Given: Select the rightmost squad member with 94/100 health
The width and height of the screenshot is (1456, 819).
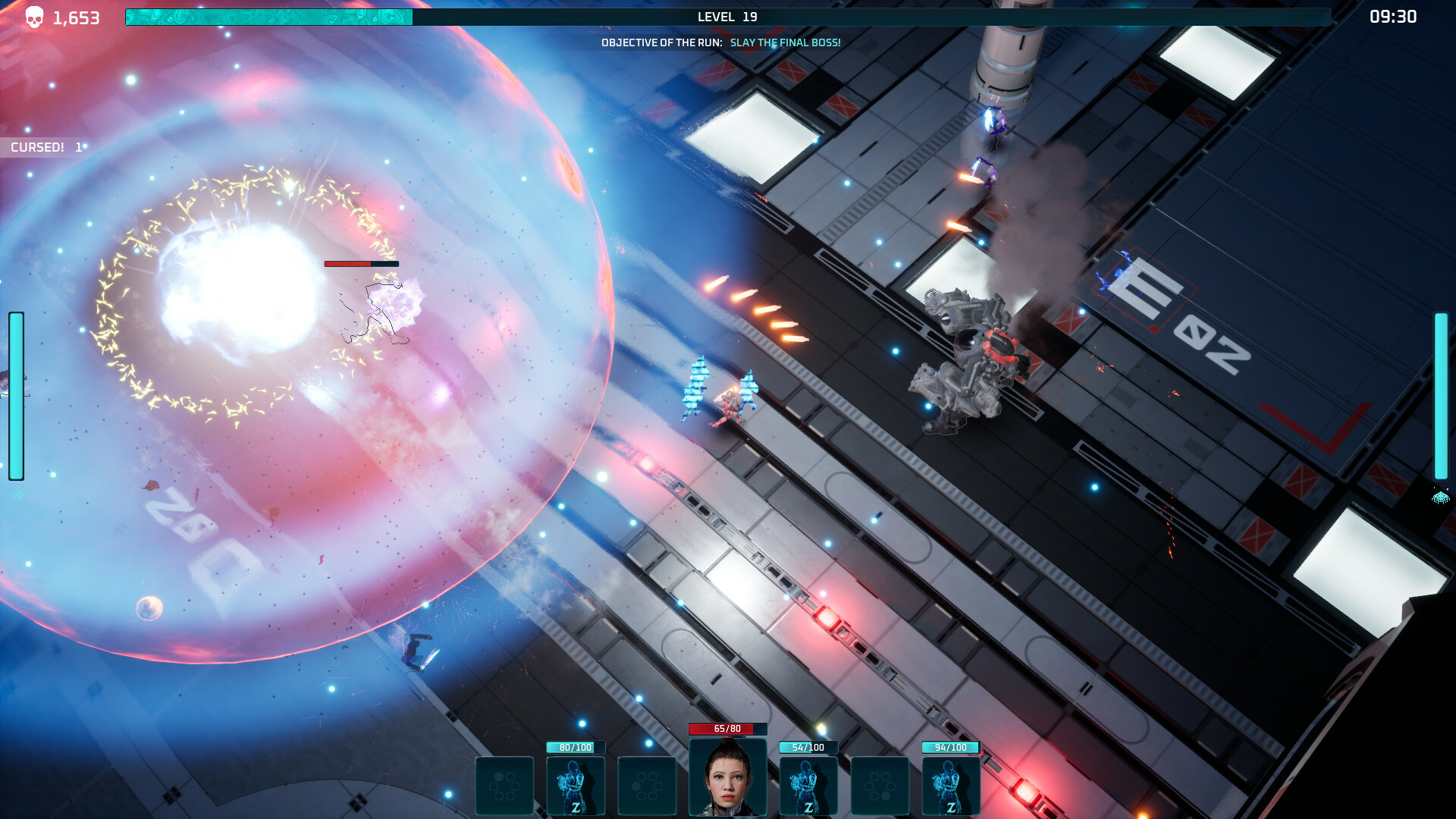Looking at the screenshot, I should click(x=950, y=785).
